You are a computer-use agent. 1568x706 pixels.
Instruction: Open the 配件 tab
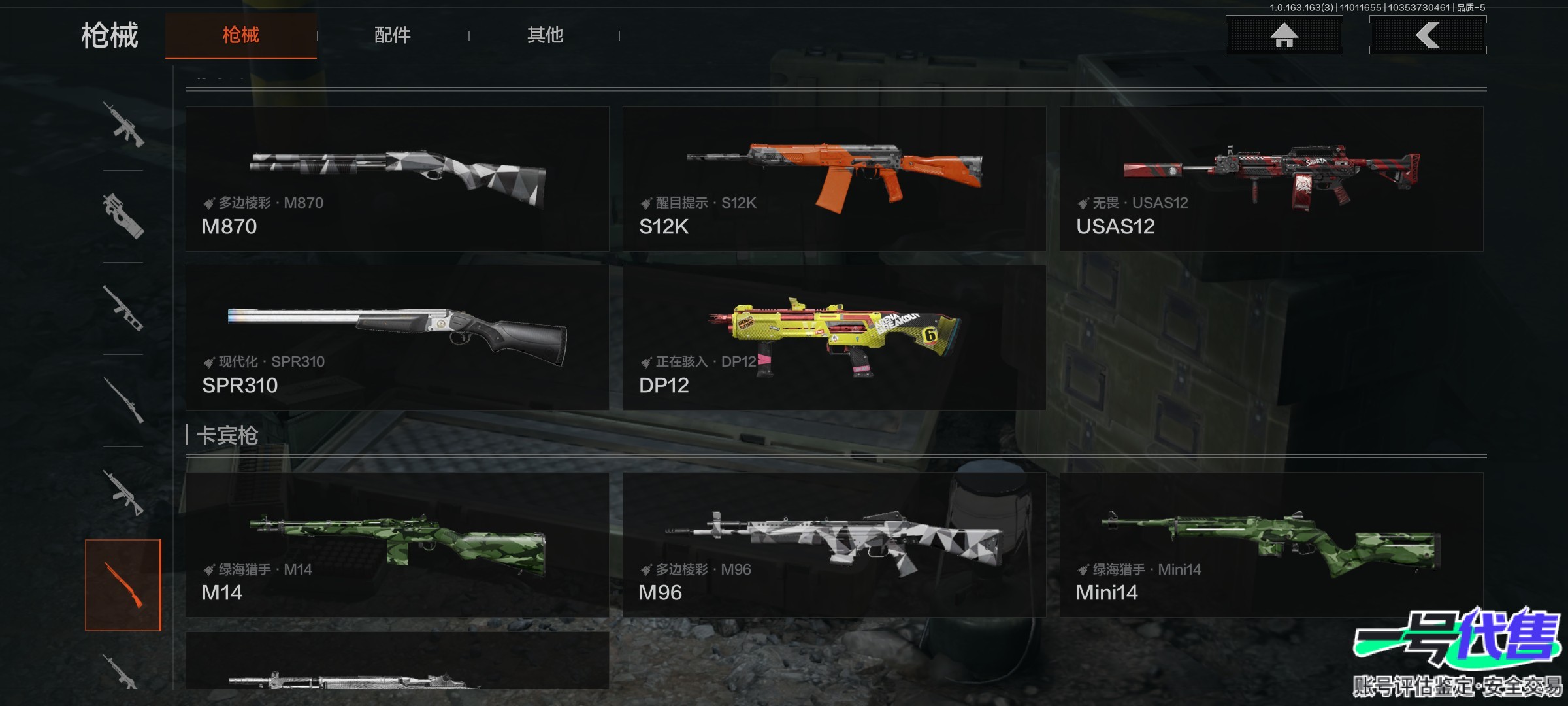[392, 35]
